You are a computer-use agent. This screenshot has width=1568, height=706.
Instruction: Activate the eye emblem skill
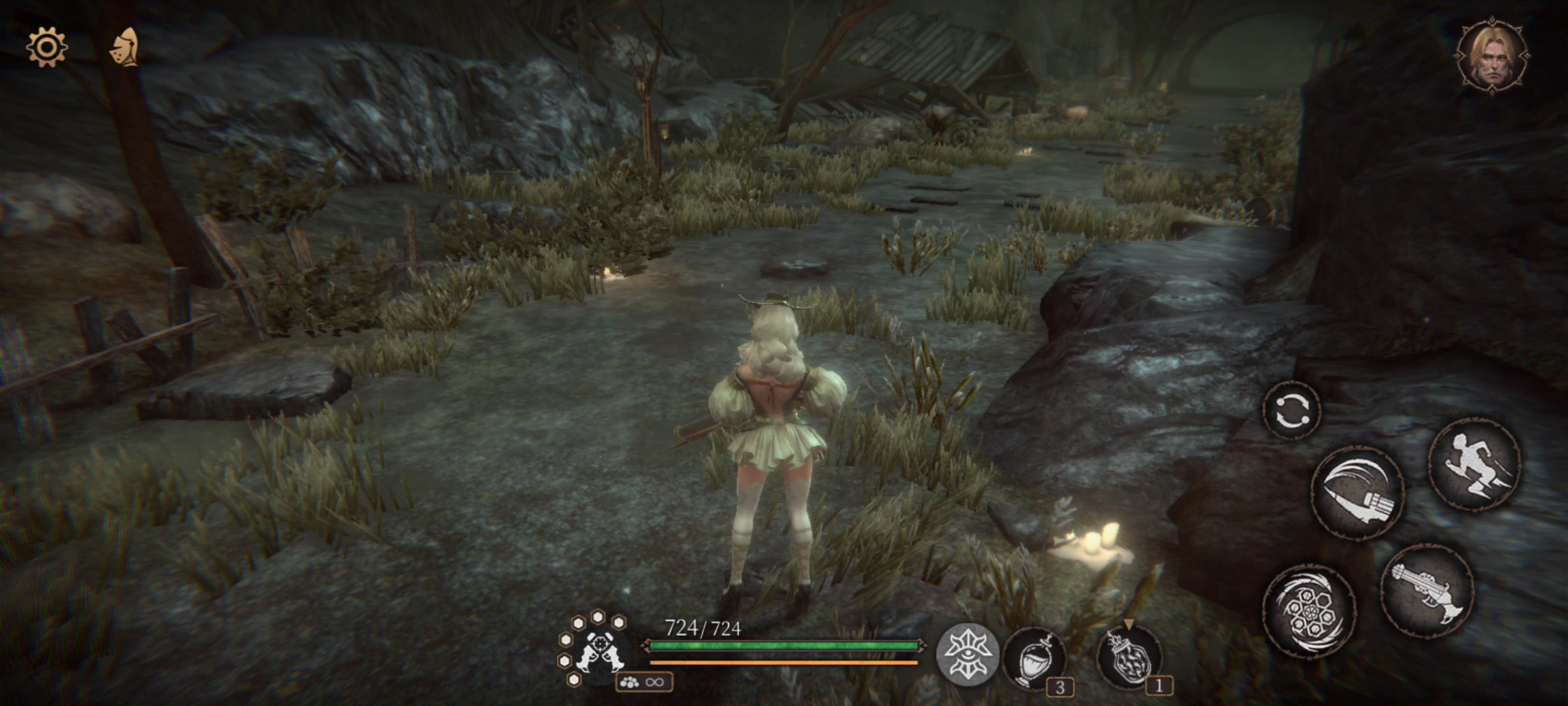pyautogui.click(x=968, y=654)
